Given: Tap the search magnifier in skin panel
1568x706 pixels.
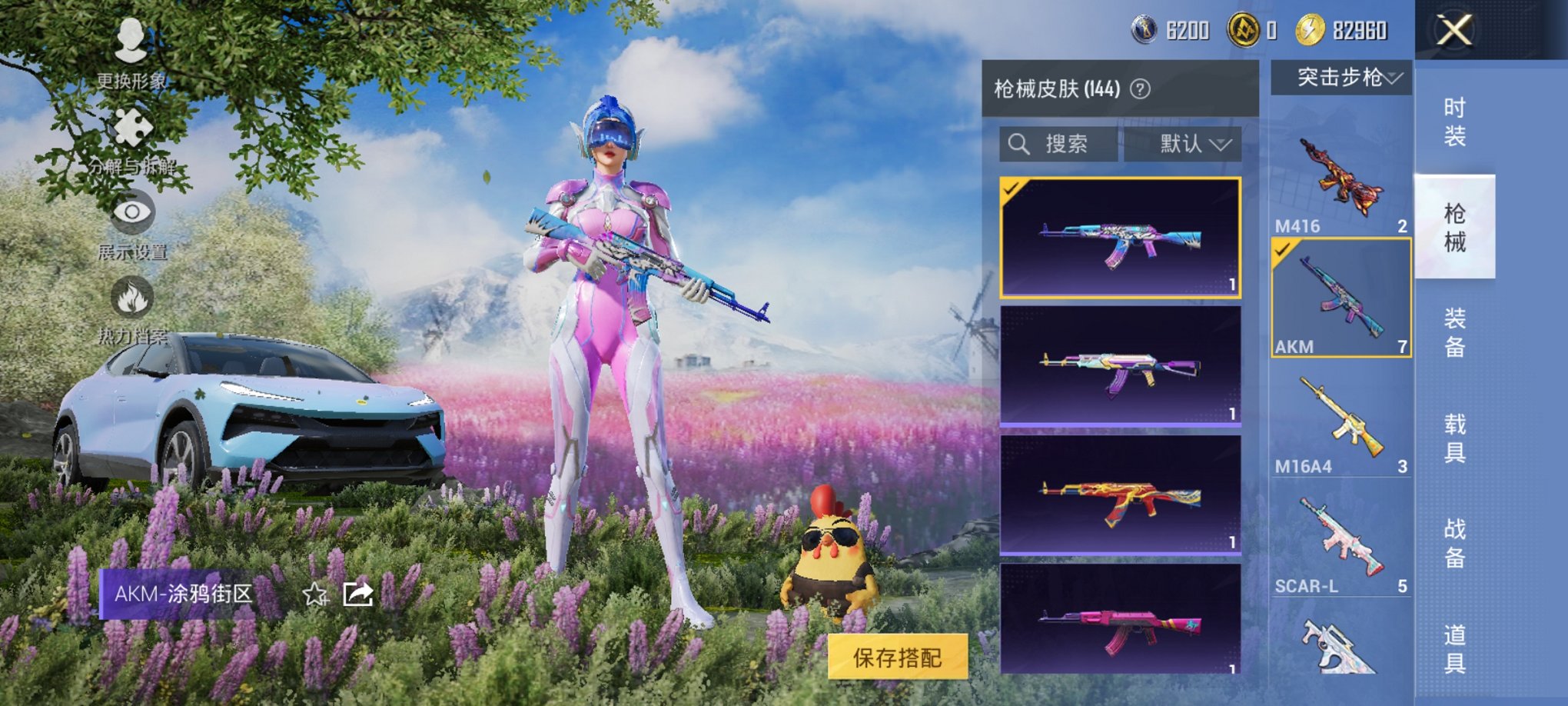Looking at the screenshot, I should 1020,143.
